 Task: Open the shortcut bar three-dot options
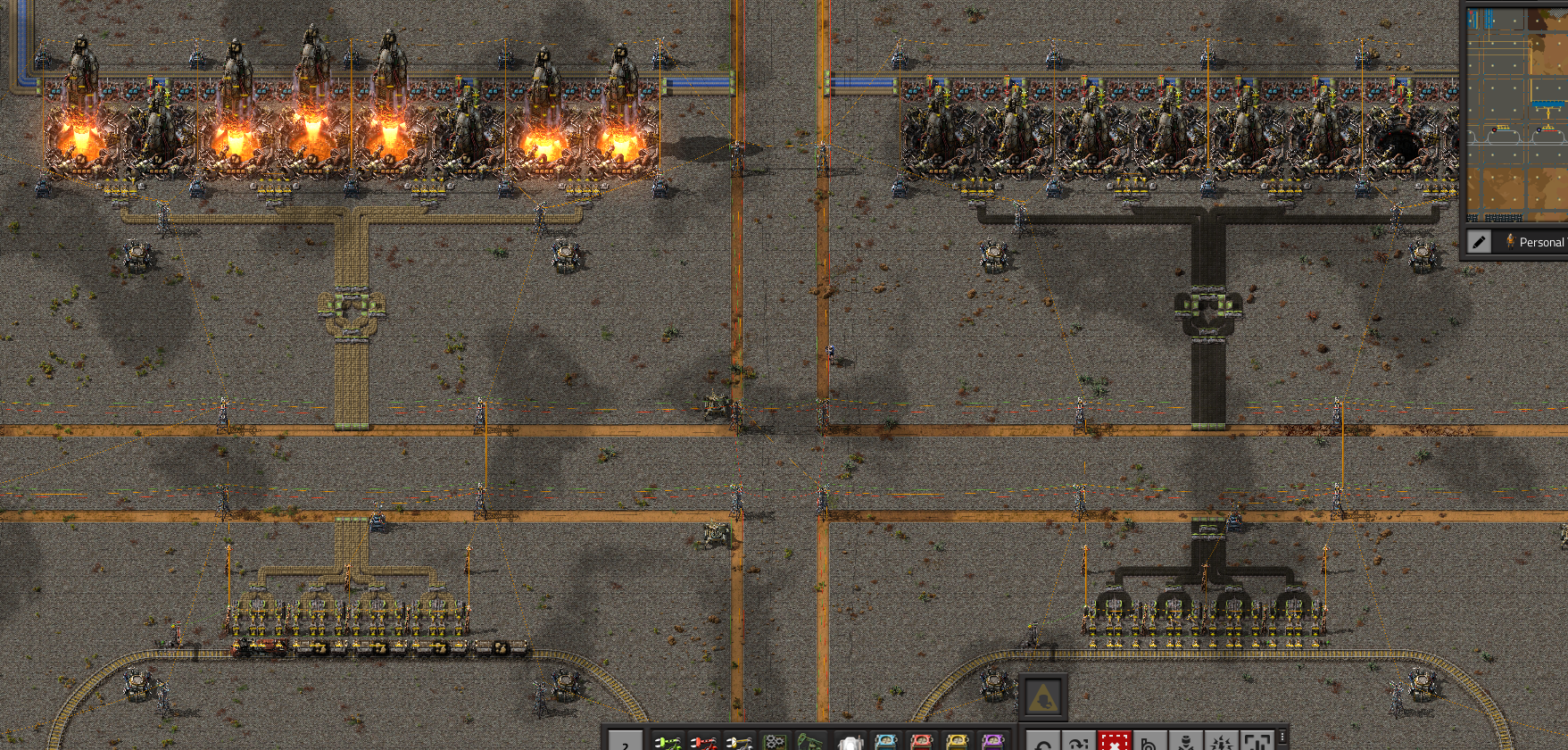click(x=1282, y=737)
